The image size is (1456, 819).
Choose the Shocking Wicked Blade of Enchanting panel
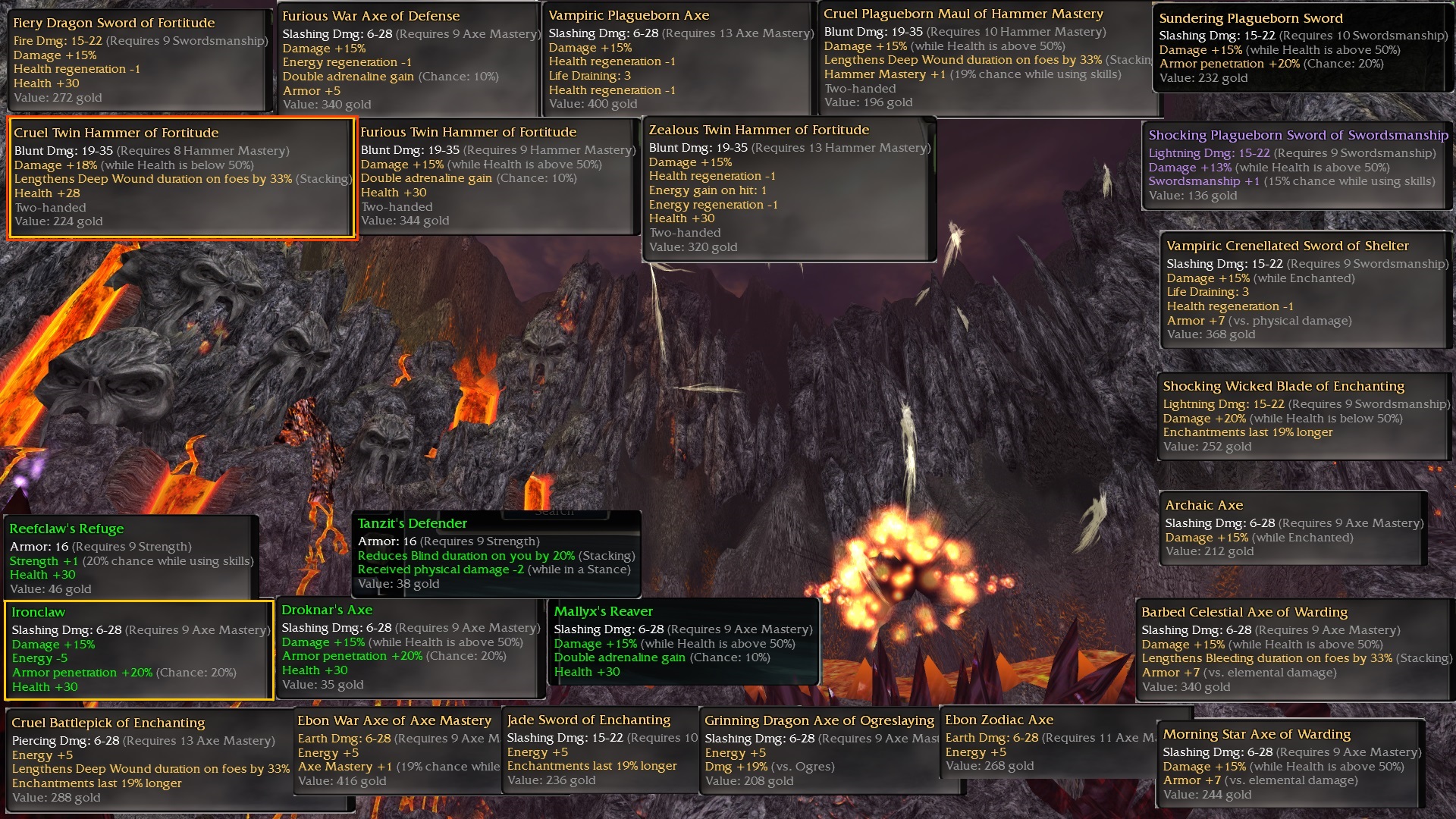(x=1304, y=416)
